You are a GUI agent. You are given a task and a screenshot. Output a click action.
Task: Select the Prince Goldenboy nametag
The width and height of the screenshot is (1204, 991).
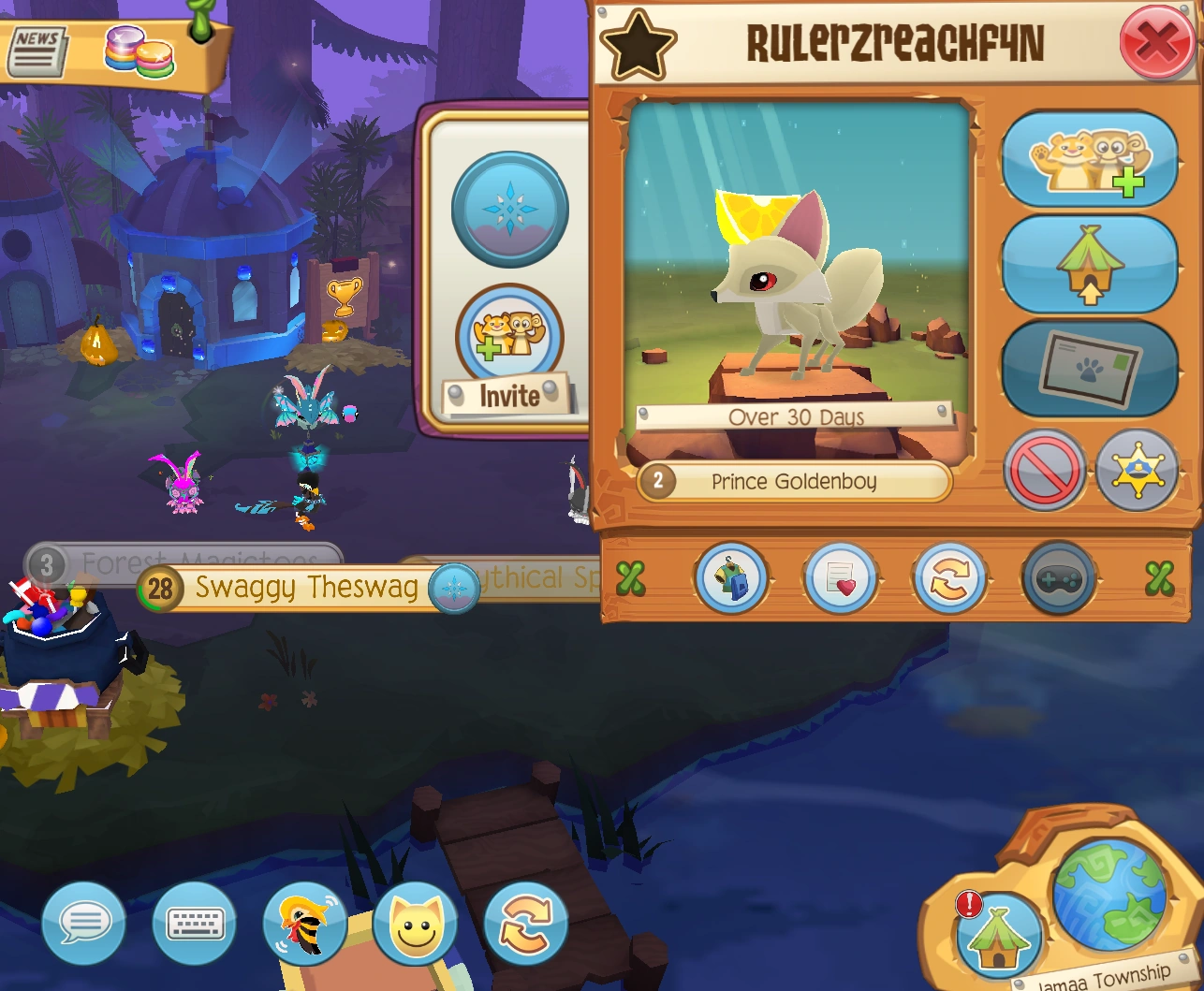(x=794, y=482)
